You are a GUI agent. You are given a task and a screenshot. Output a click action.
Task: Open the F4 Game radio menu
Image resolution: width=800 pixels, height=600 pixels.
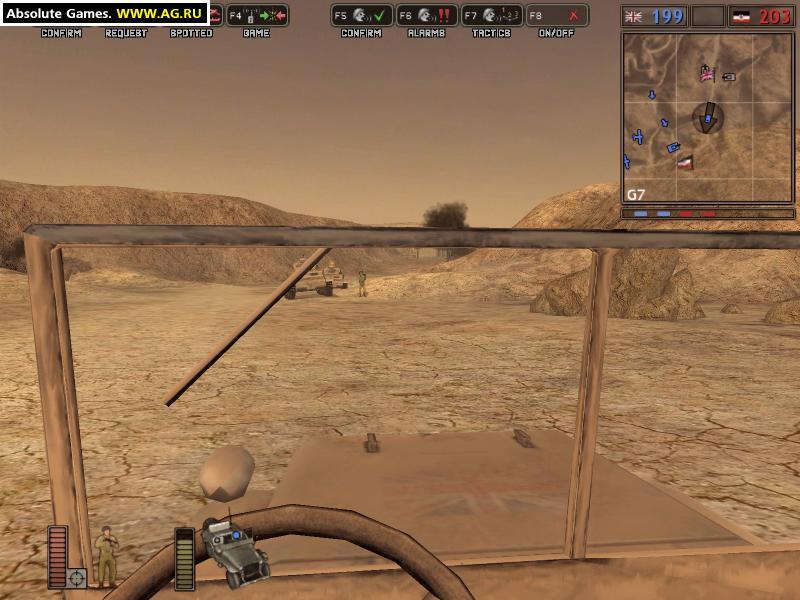(x=257, y=15)
